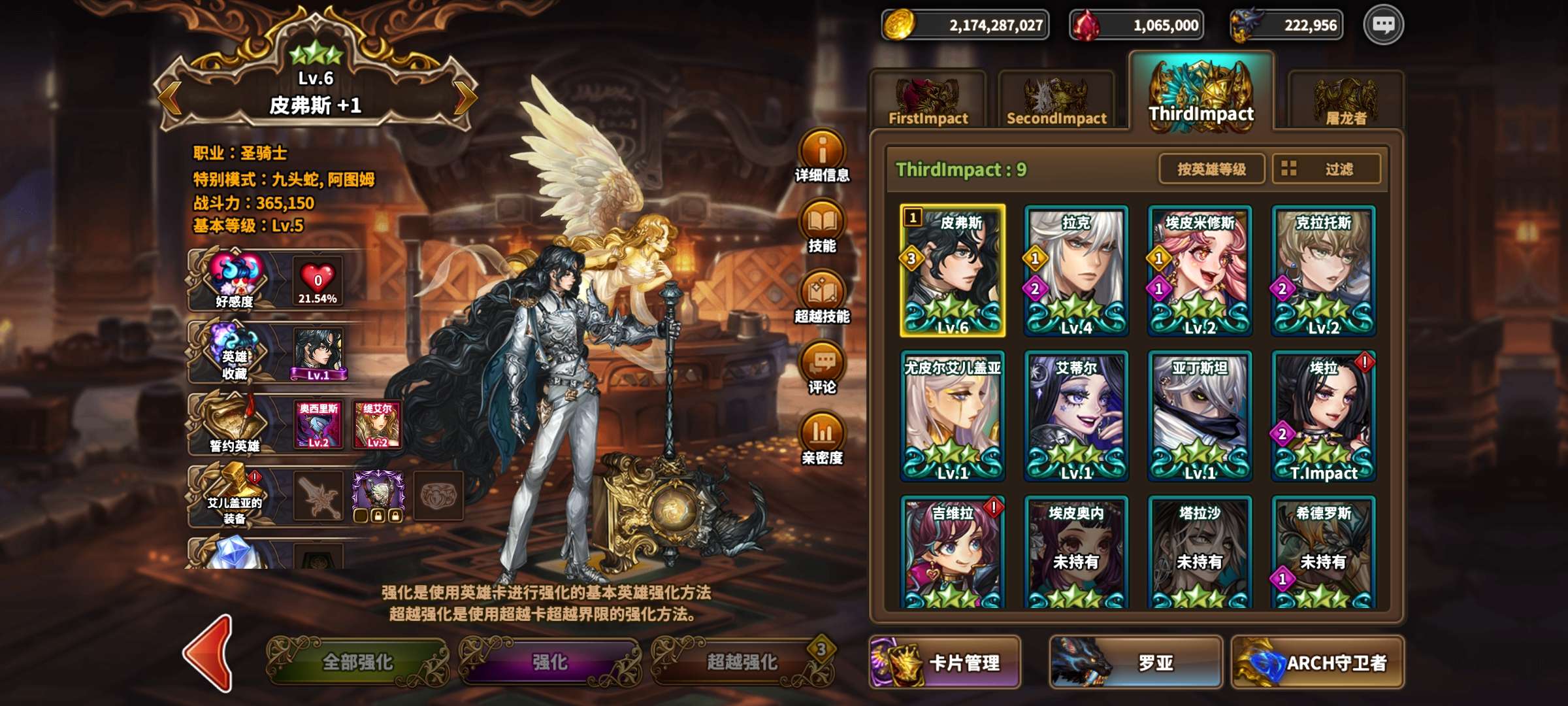Go back with the red arrow
The image size is (1568, 706).
[209, 654]
